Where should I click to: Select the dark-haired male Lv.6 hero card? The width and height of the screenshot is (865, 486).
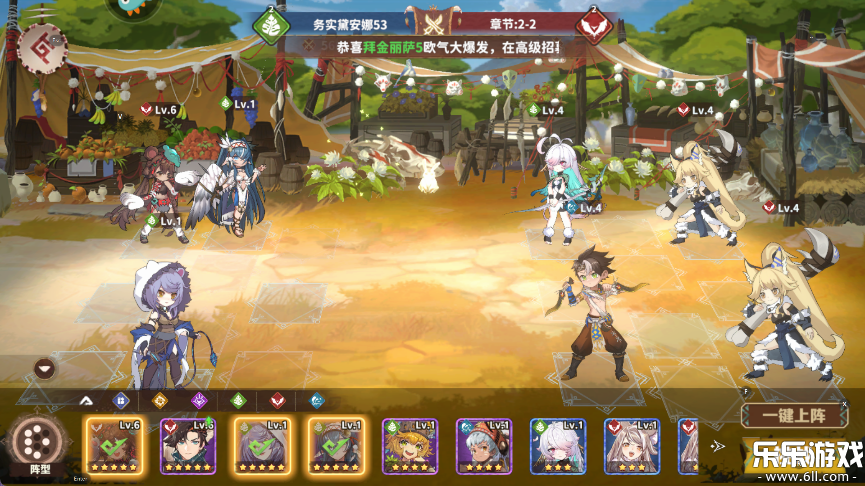pyautogui.click(x=188, y=445)
